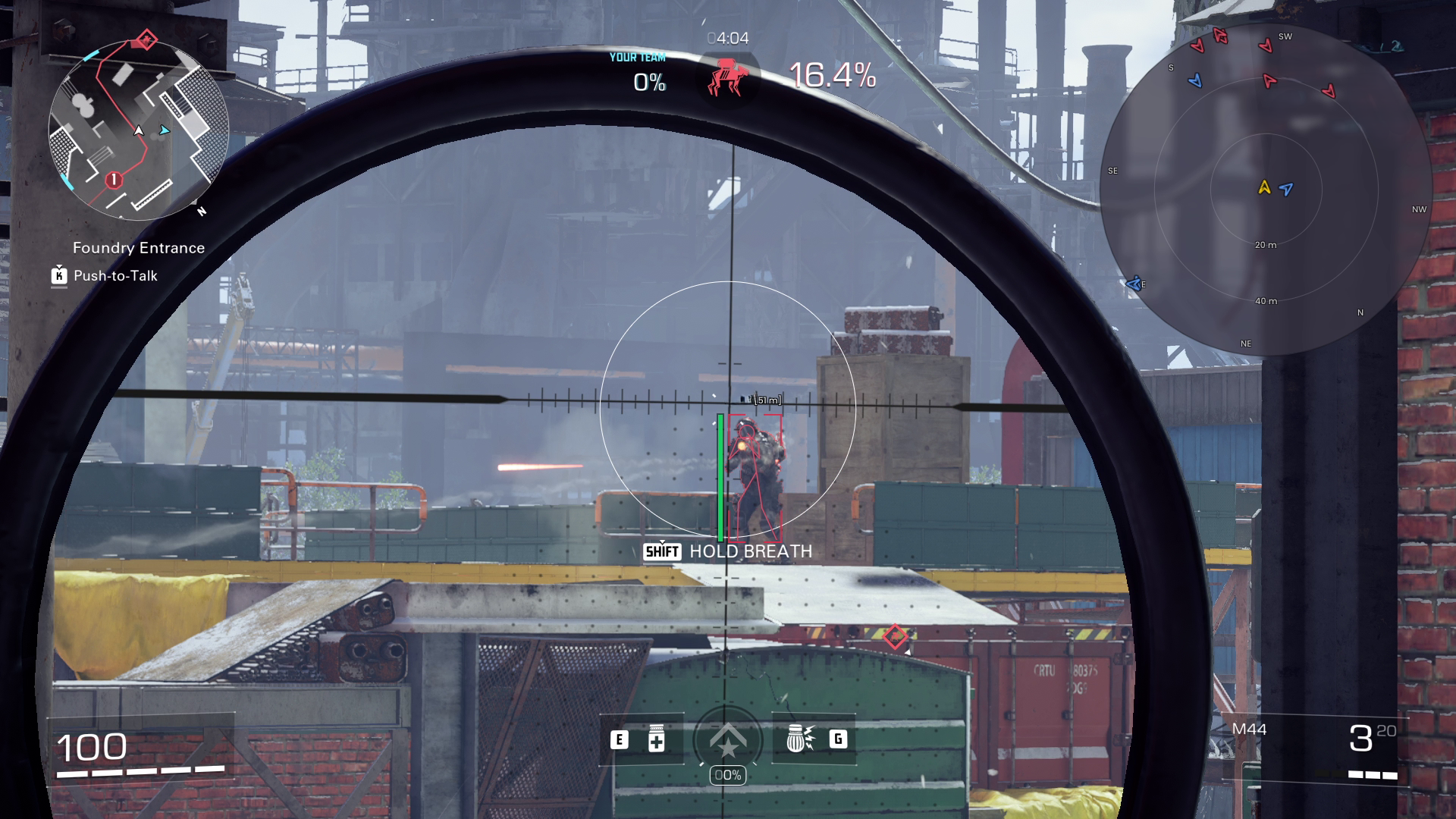Activate the ultimate ability star emblem
Image resolution: width=1456 pixels, height=819 pixels.
[727, 740]
